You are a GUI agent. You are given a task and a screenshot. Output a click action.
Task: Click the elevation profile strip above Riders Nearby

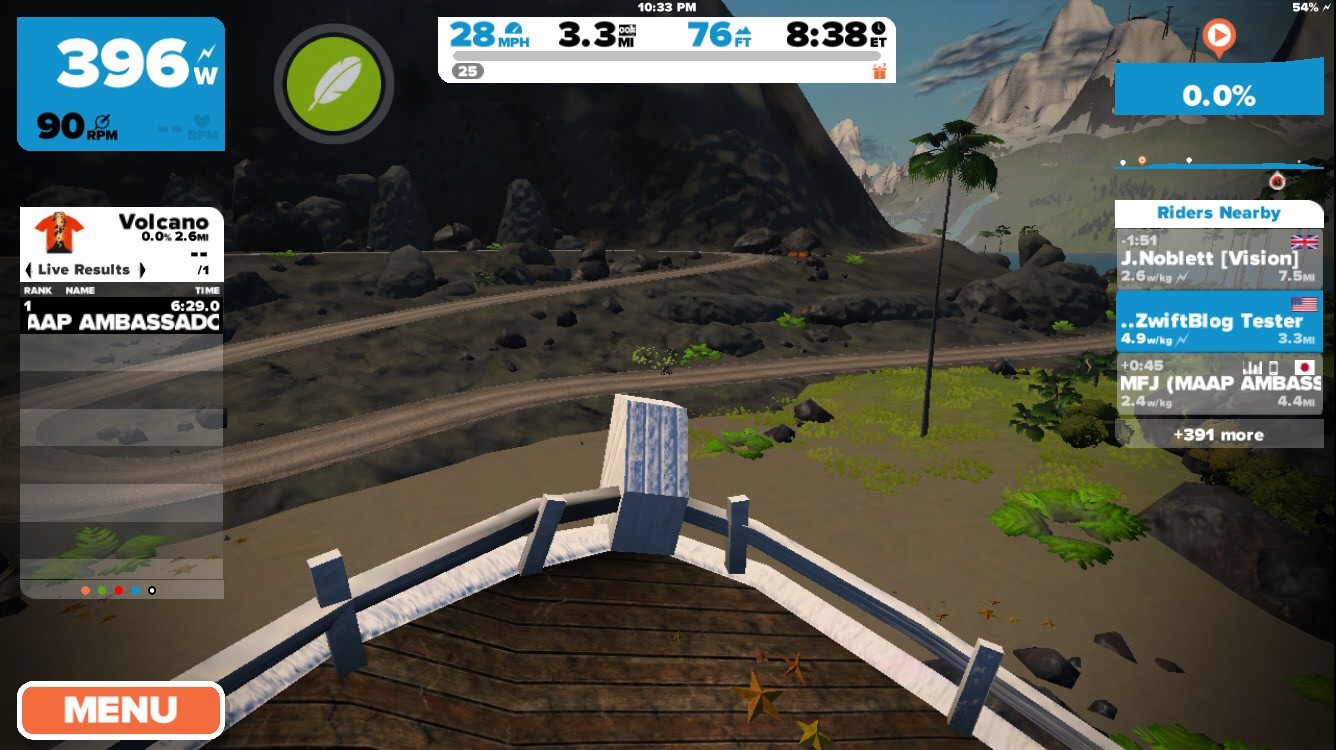tap(1218, 167)
